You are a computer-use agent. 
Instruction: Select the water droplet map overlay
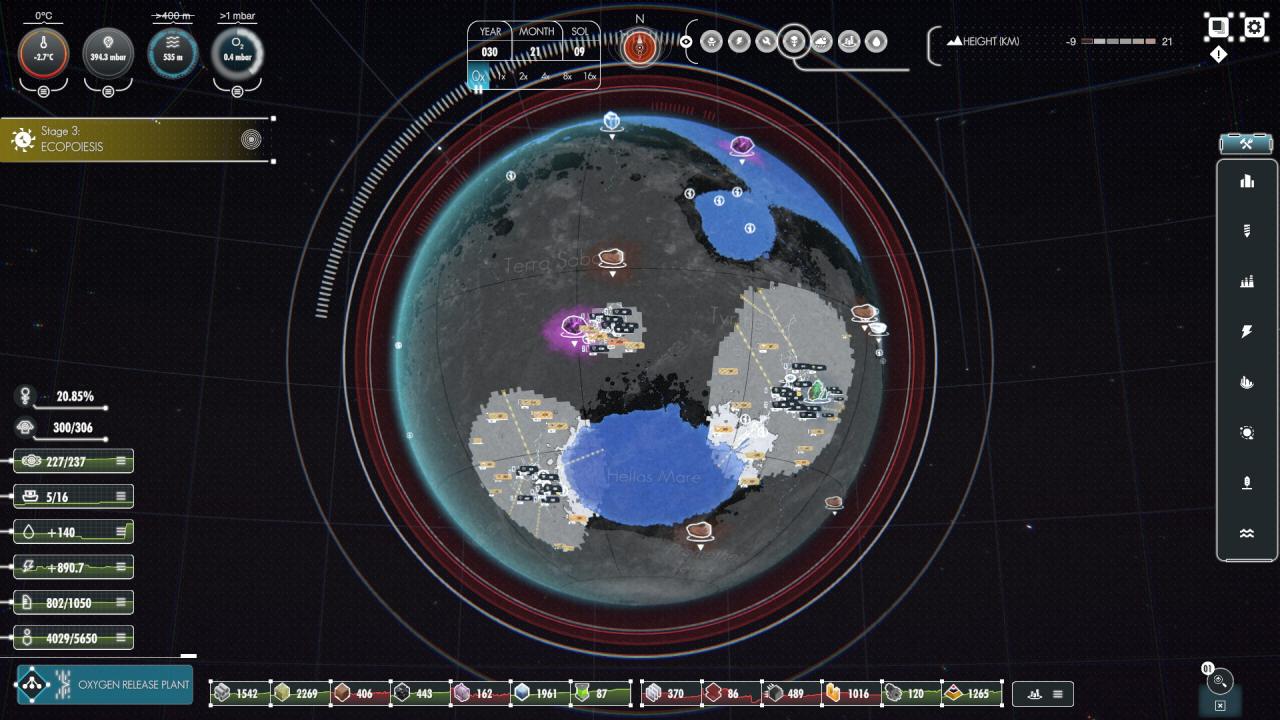point(876,42)
